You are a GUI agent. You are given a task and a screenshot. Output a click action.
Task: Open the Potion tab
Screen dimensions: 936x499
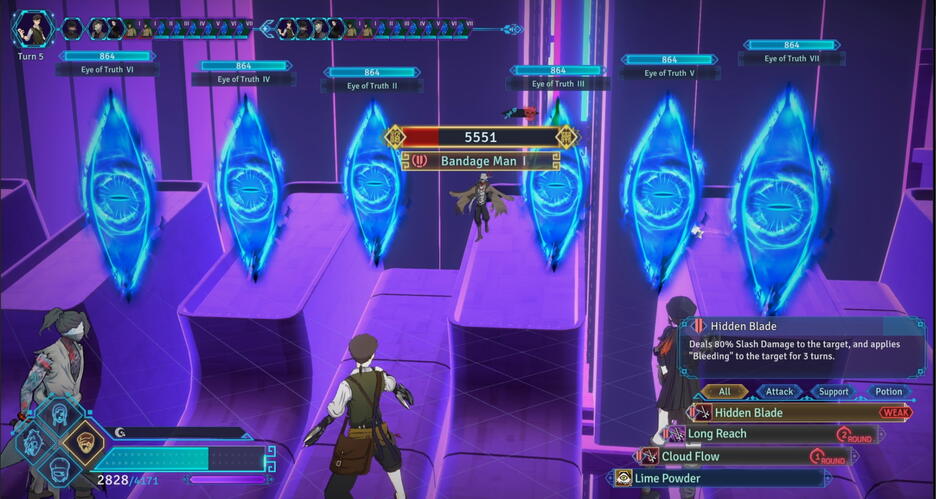pyautogui.click(x=888, y=392)
